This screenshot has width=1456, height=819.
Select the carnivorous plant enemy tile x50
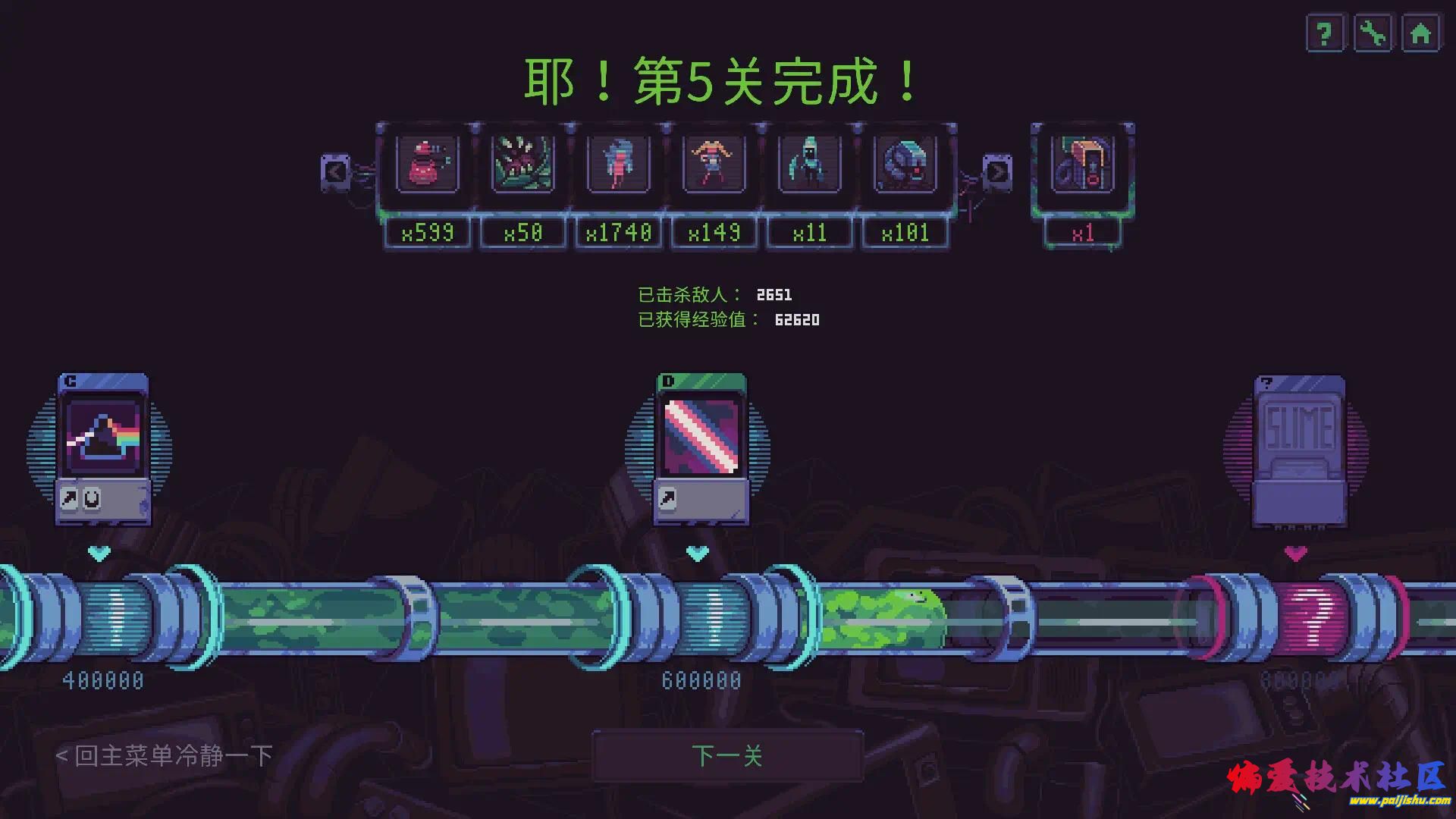[523, 164]
